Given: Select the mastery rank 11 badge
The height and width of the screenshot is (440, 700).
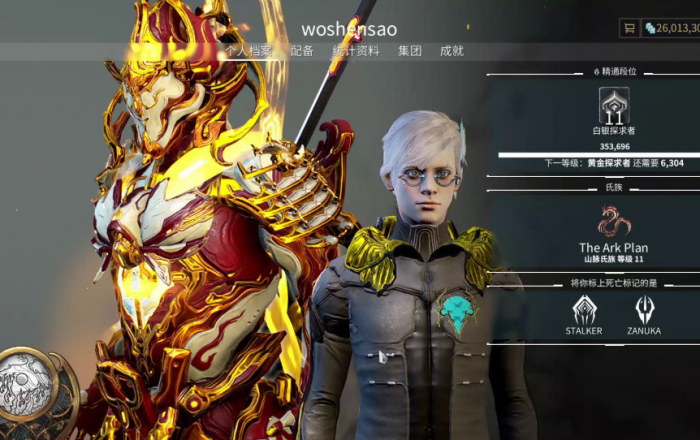Looking at the screenshot, I should click(614, 106).
